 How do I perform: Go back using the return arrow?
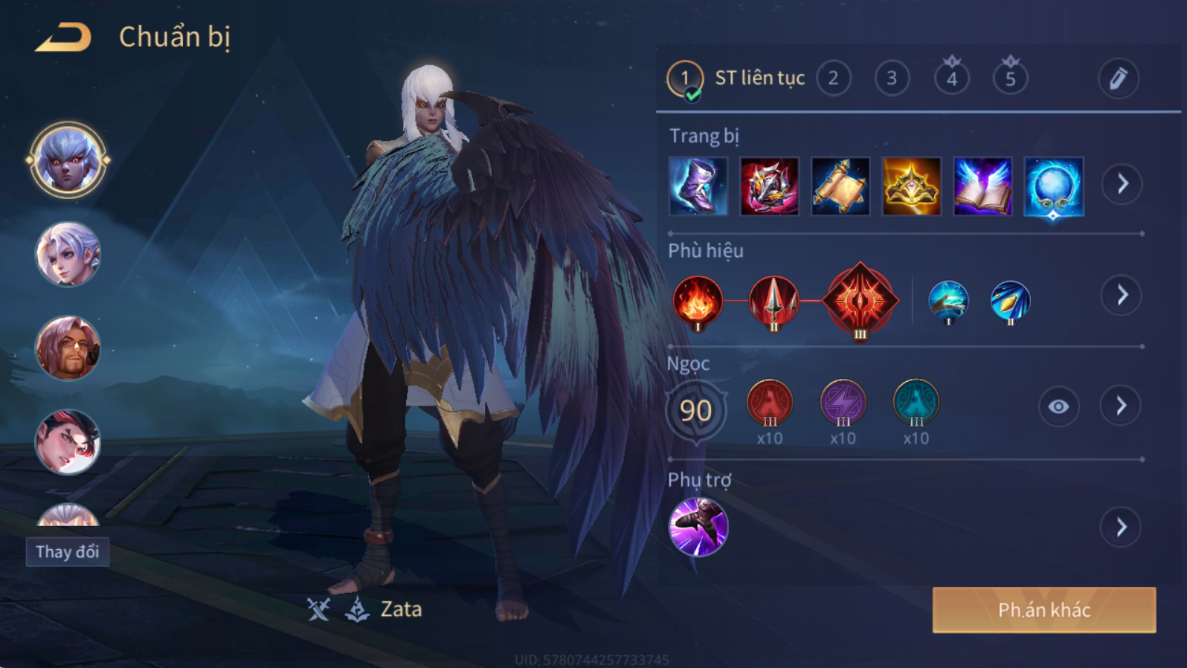[64, 38]
